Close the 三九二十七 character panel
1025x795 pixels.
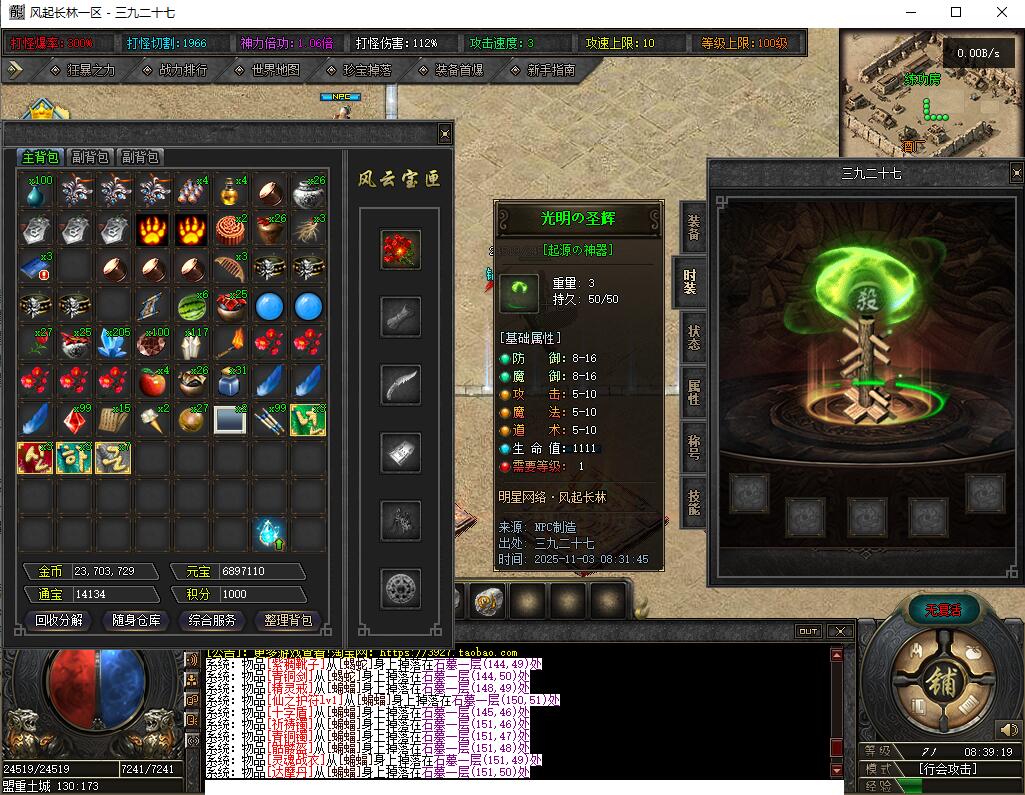[x=1016, y=171]
